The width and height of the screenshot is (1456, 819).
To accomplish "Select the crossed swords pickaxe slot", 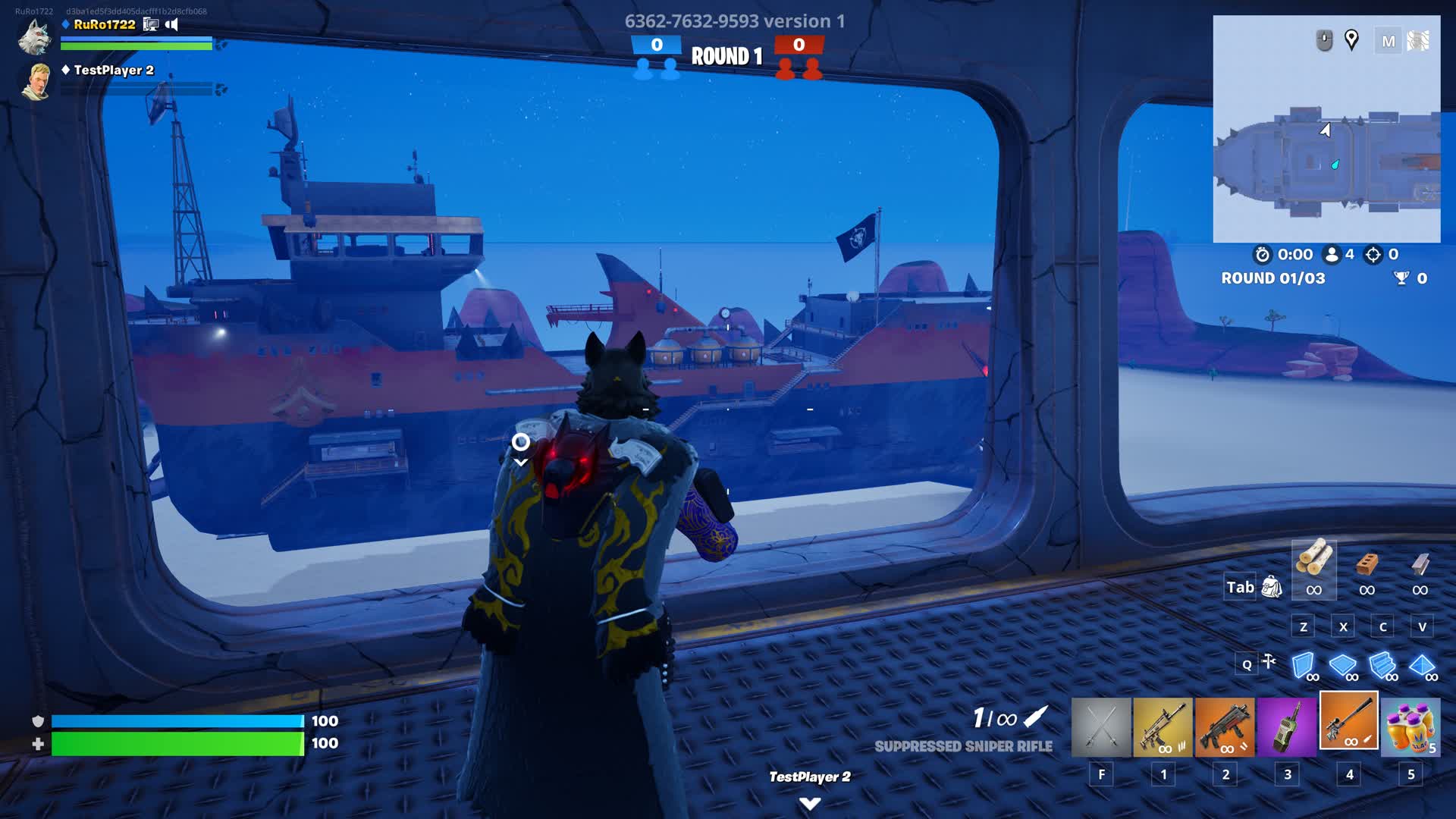I will pos(1100,726).
